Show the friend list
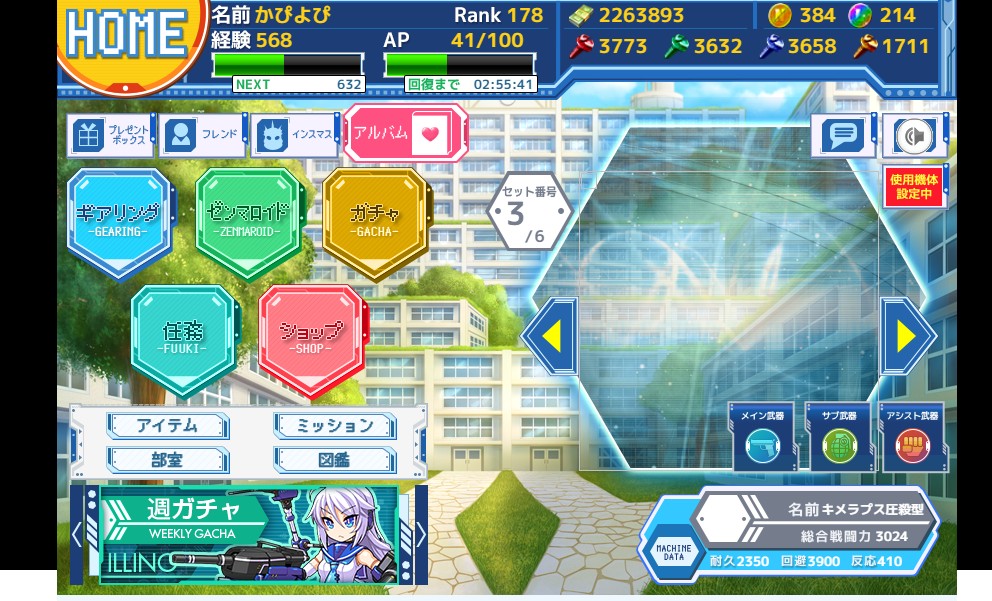Screen dimensions: 992x601 click(202, 135)
